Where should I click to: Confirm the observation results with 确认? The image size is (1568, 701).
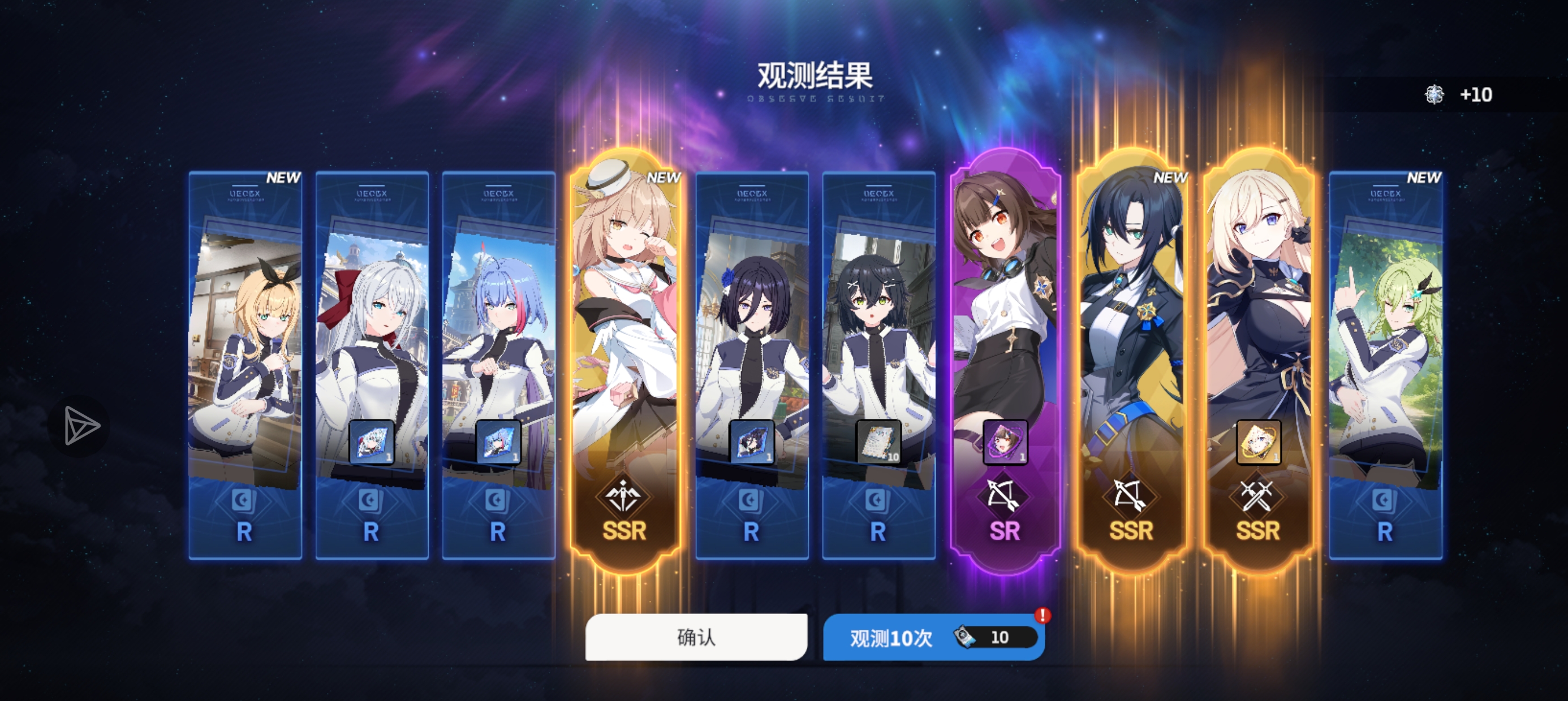pos(696,637)
